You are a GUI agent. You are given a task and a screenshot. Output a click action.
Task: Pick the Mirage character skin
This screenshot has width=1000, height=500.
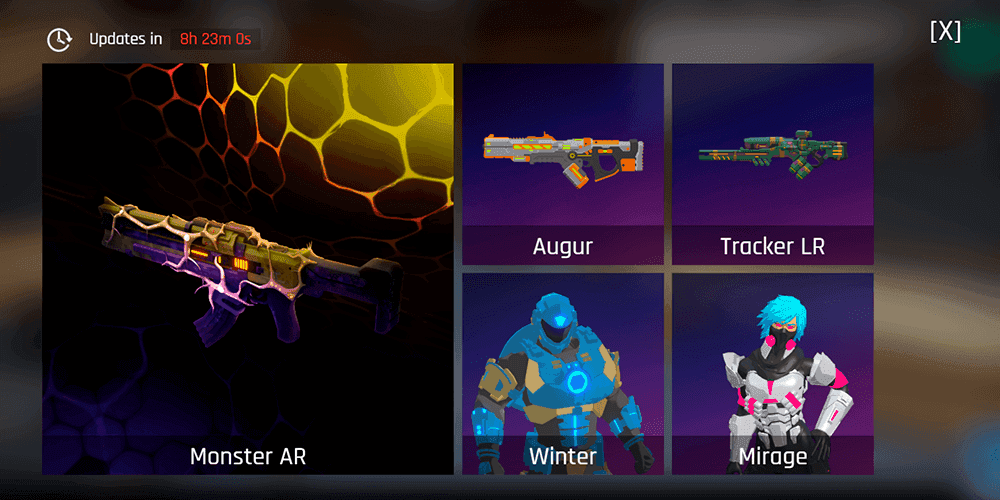click(x=772, y=373)
